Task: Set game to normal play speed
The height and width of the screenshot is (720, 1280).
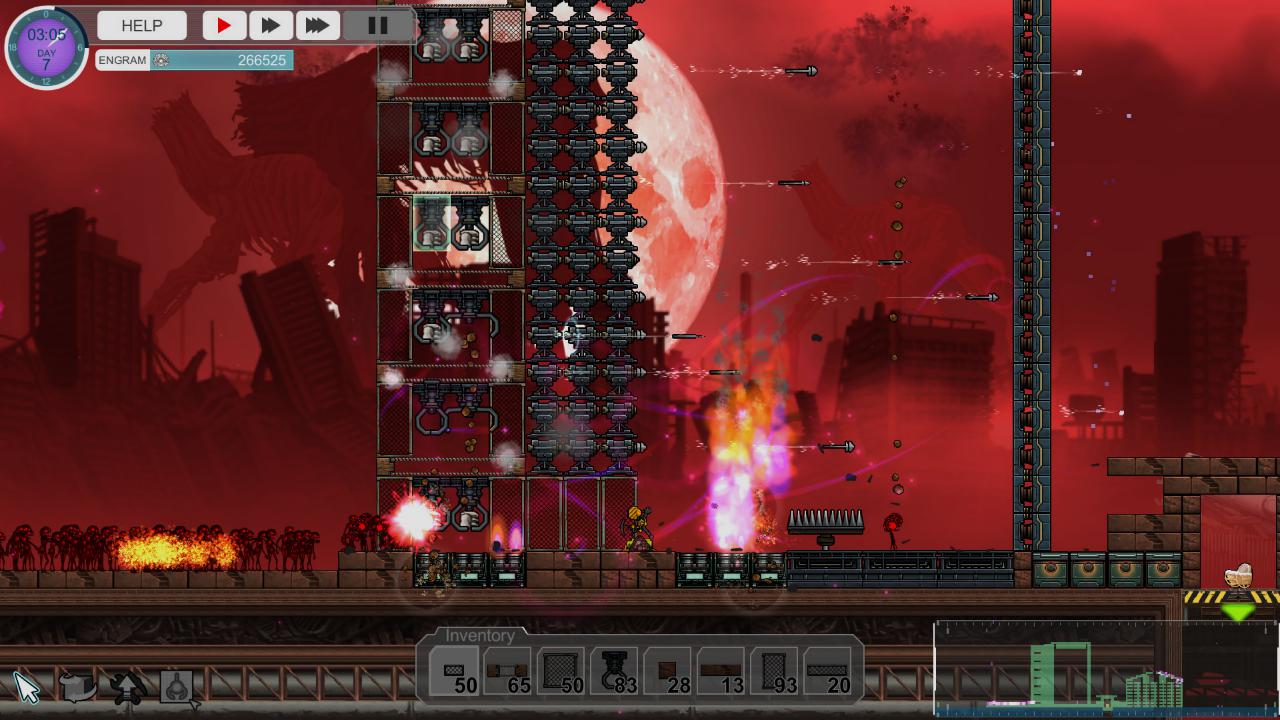Action: click(x=224, y=25)
